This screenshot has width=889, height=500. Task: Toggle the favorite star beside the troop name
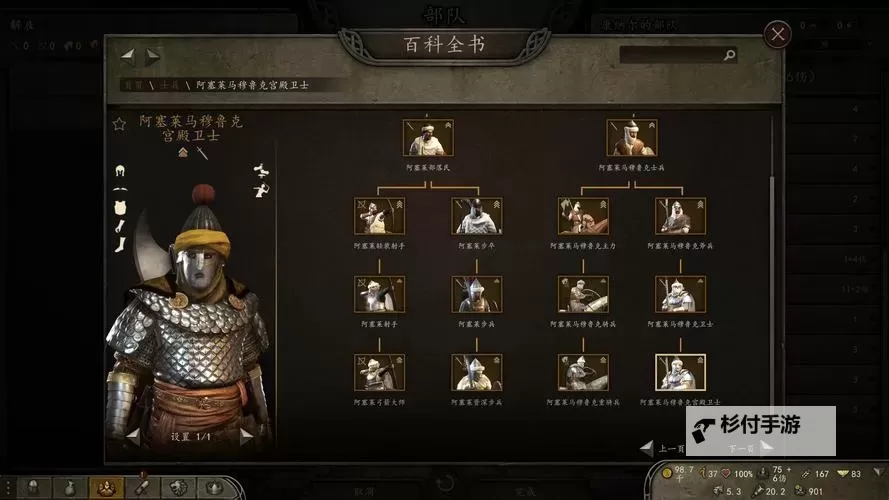[x=119, y=124]
